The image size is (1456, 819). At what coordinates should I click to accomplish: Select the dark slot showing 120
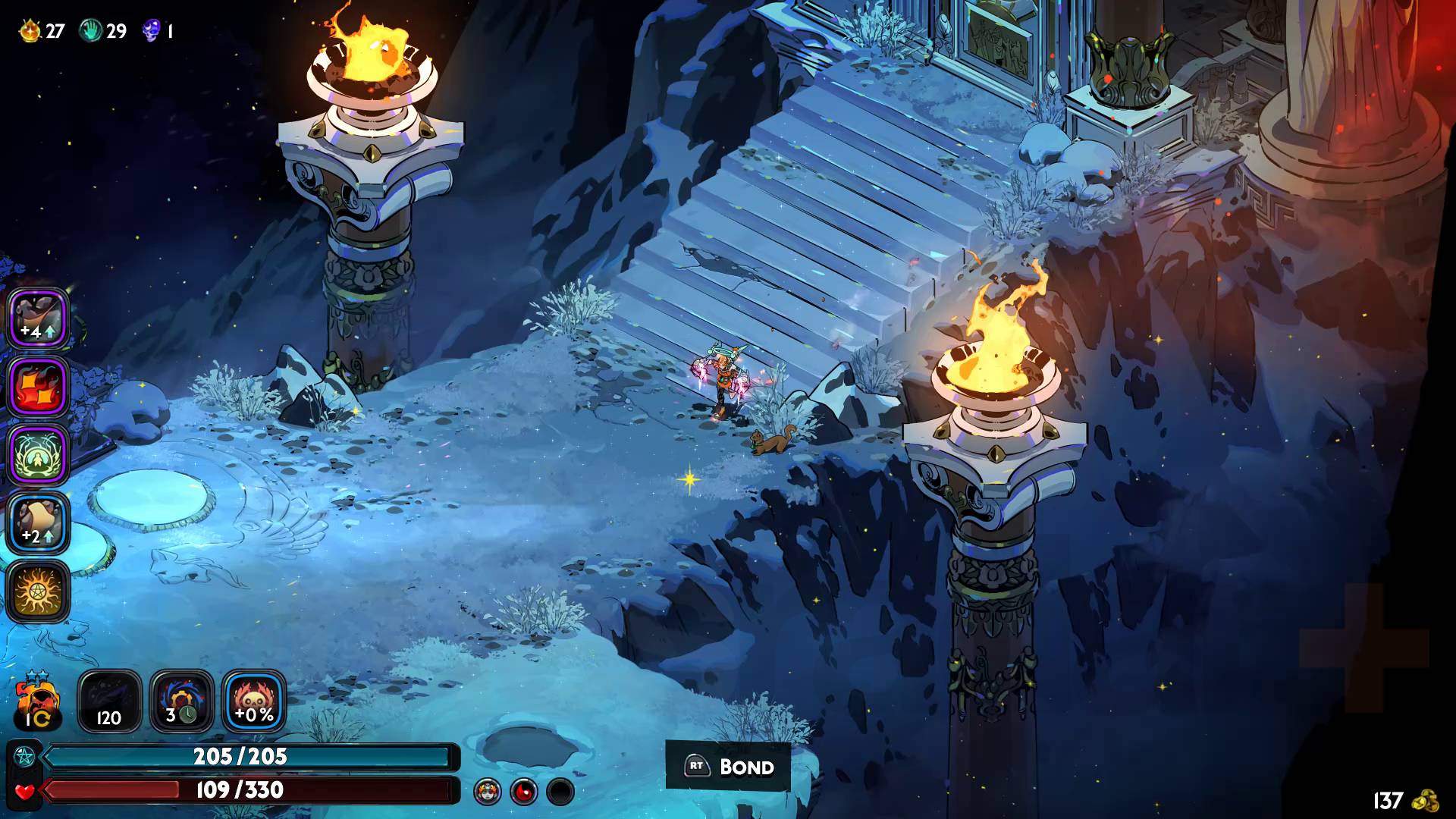[109, 701]
